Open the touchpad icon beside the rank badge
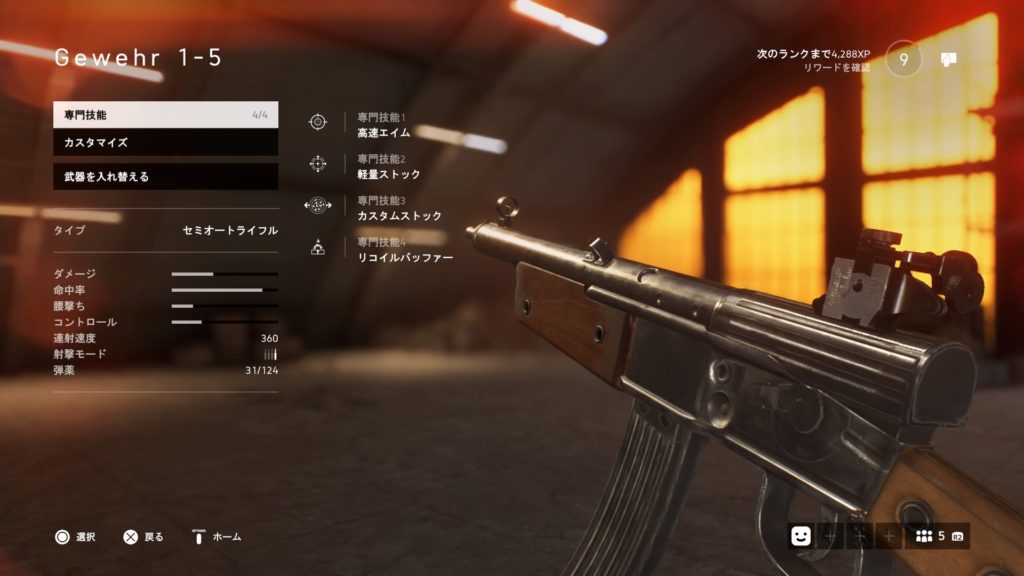The height and width of the screenshot is (576, 1024). point(949,59)
